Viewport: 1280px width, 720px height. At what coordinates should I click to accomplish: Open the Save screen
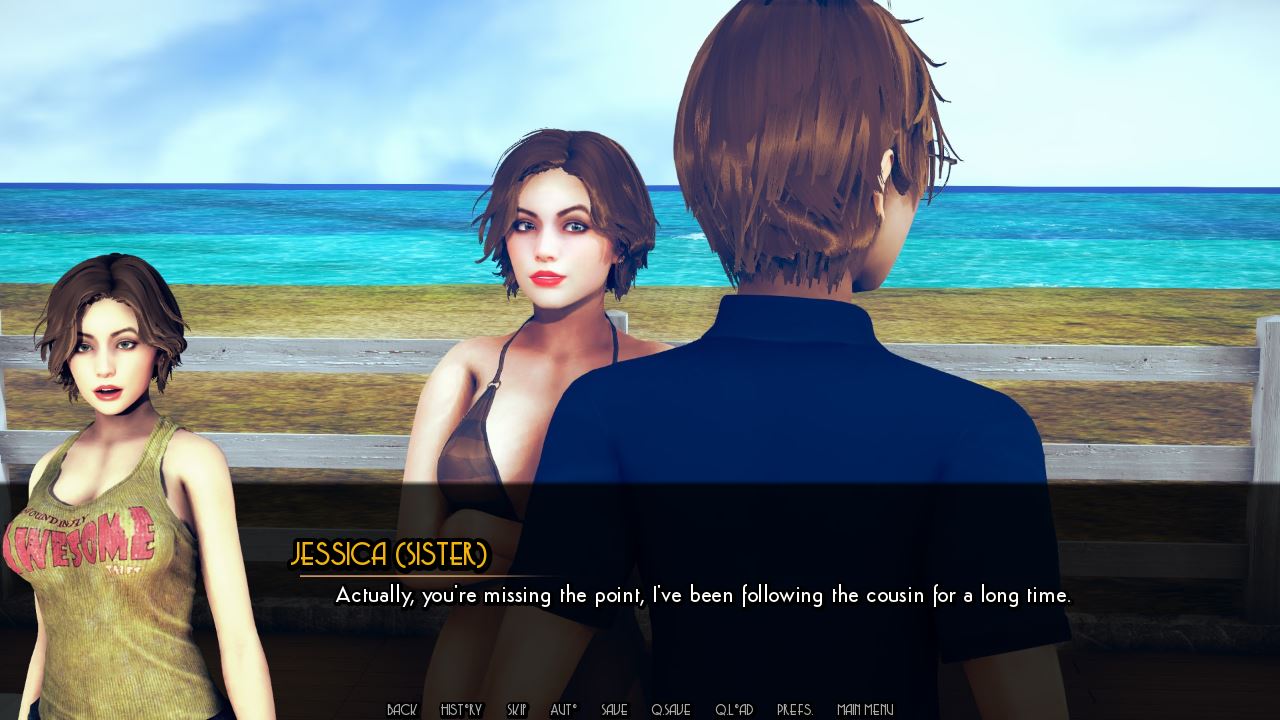[614, 710]
